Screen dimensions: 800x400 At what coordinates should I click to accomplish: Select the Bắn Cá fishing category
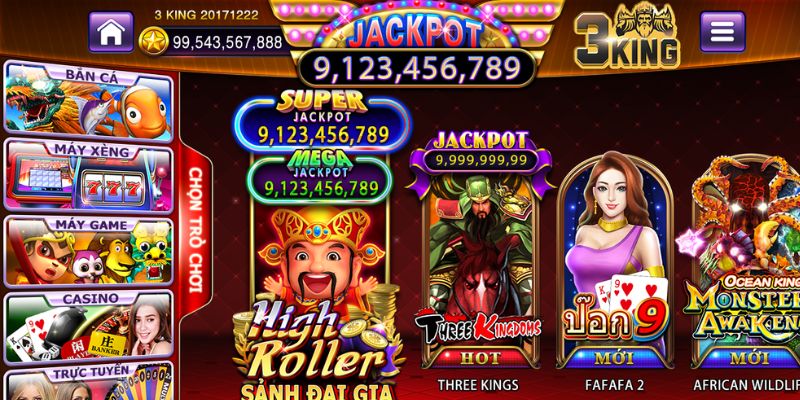pyautogui.click(x=90, y=98)
